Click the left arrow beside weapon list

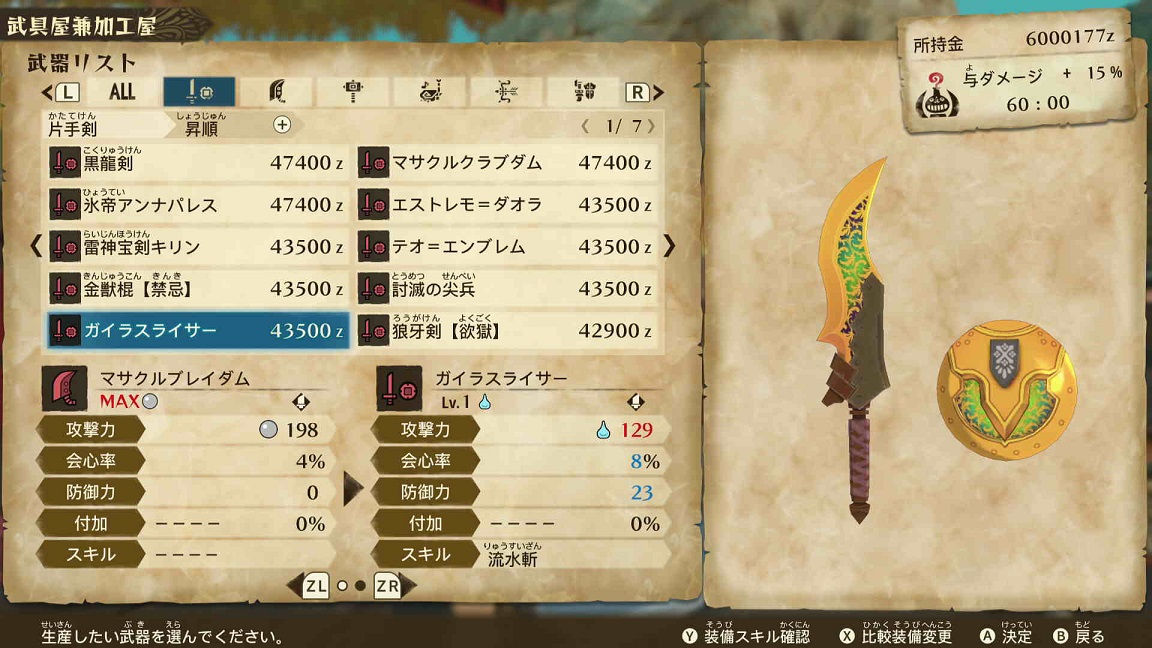(x=36, y=246)
